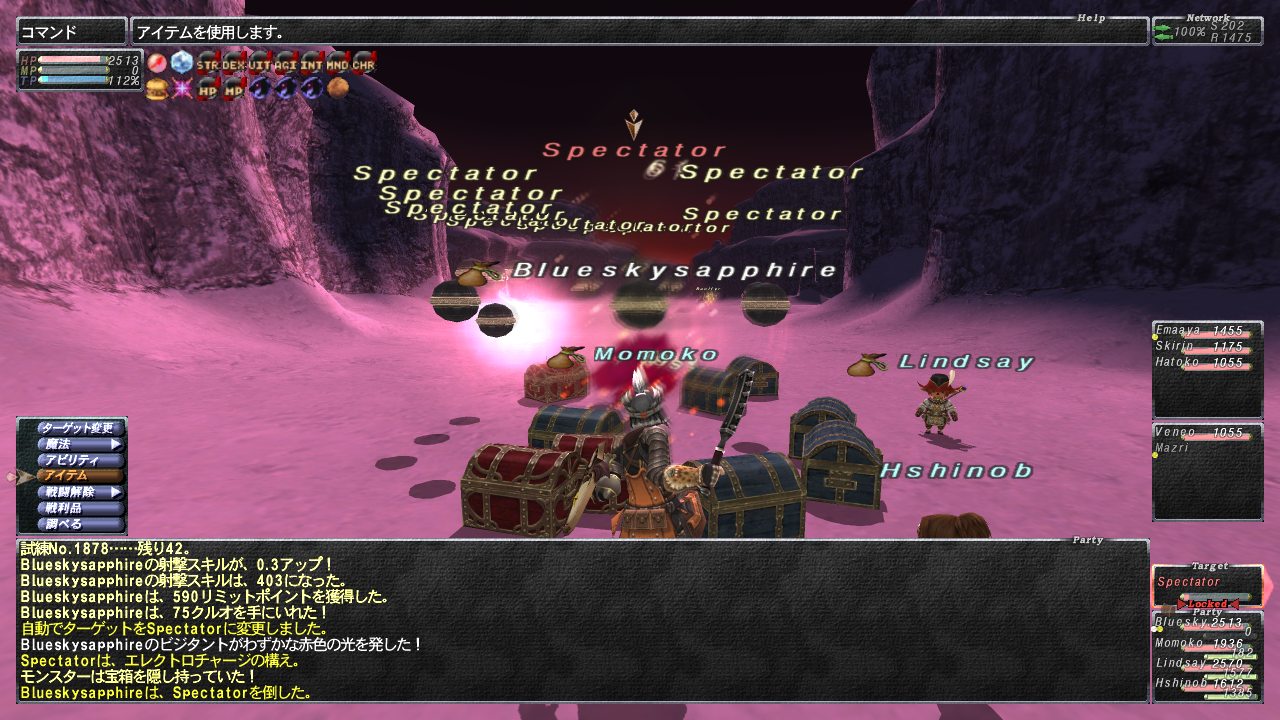Click the INT down status icon

tap(312, 63)
